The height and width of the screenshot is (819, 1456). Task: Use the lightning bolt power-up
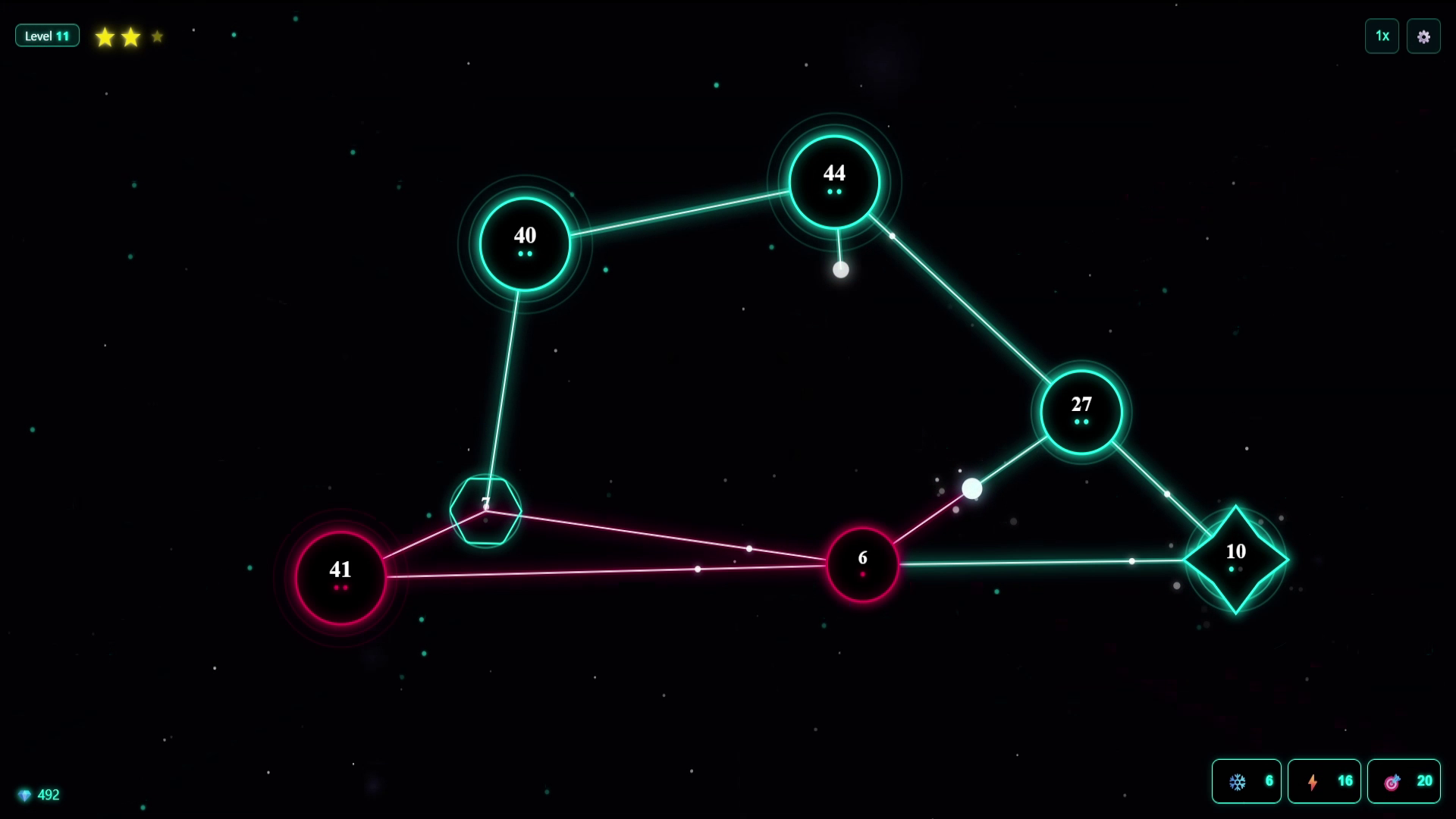1324,781
